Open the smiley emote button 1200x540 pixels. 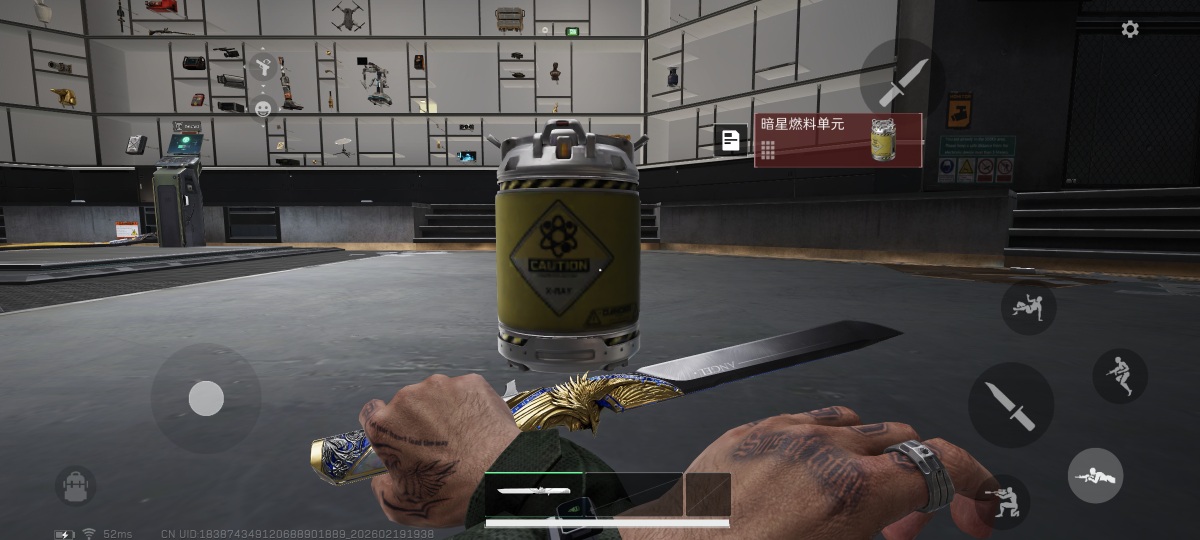(x=263, y=108)
